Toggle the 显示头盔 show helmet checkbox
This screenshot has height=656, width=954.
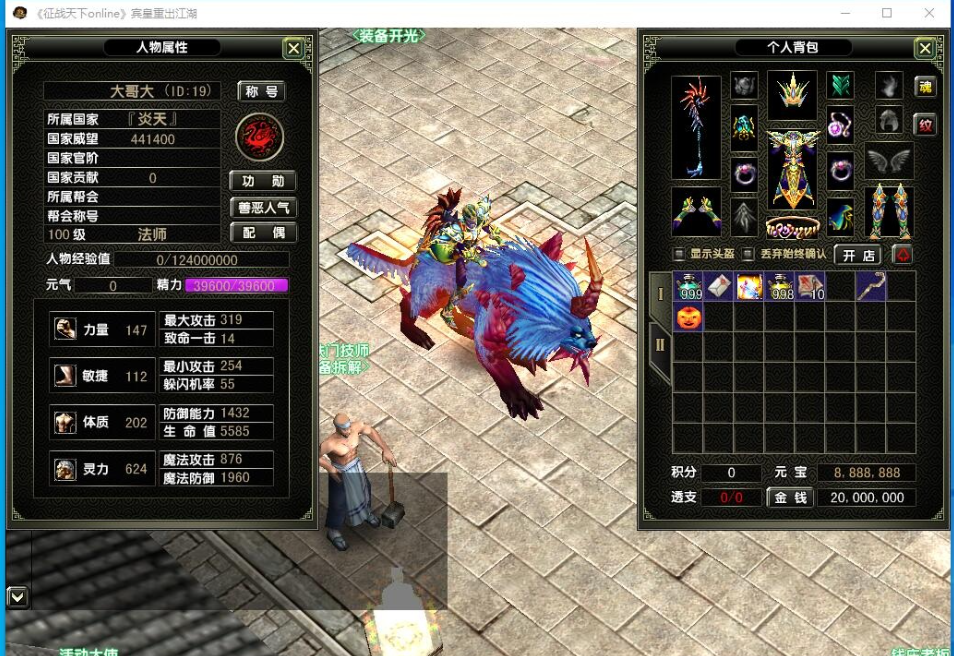[x=680, y=254]
